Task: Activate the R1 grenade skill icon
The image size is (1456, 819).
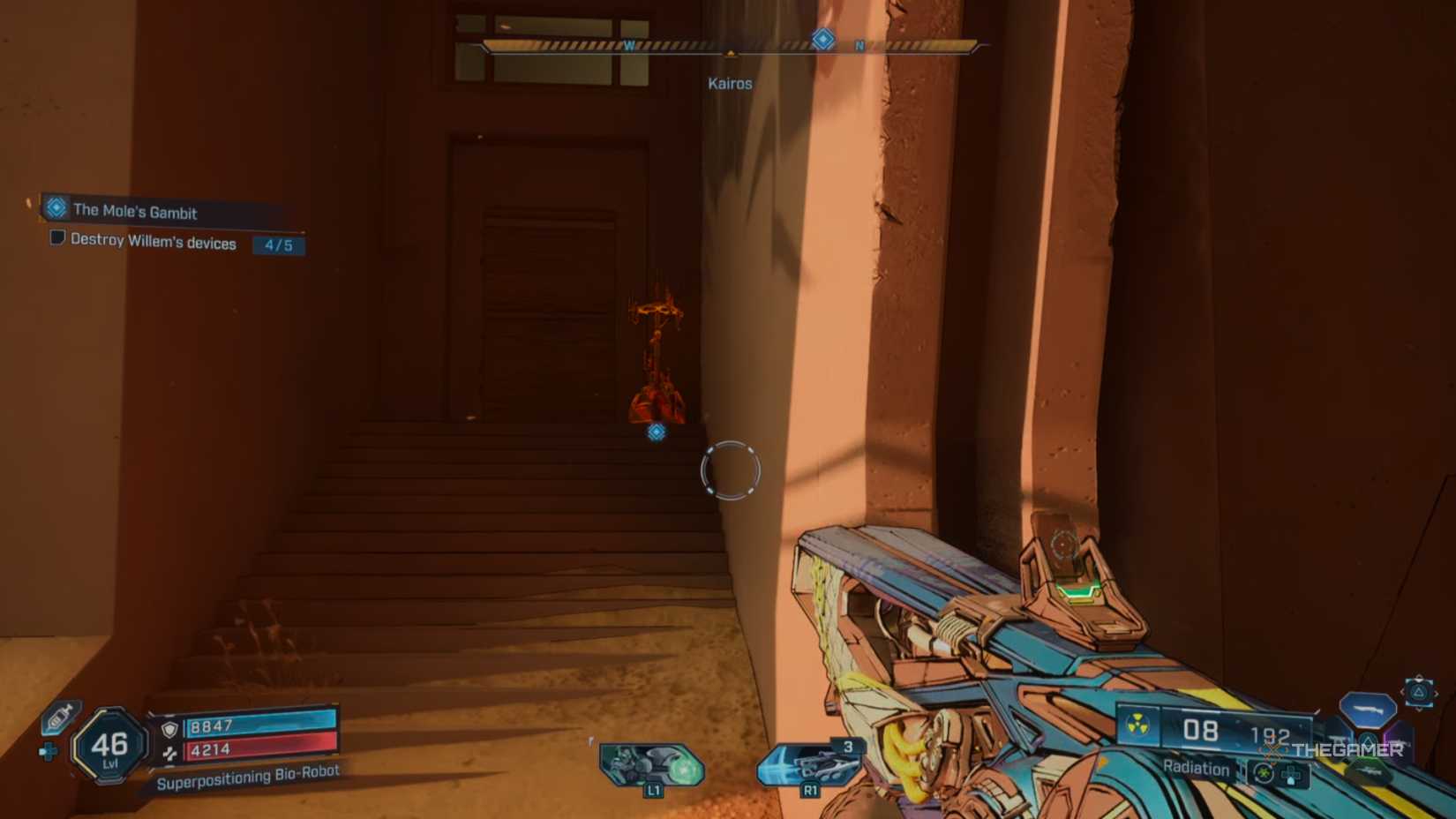Action: [808, 766]
